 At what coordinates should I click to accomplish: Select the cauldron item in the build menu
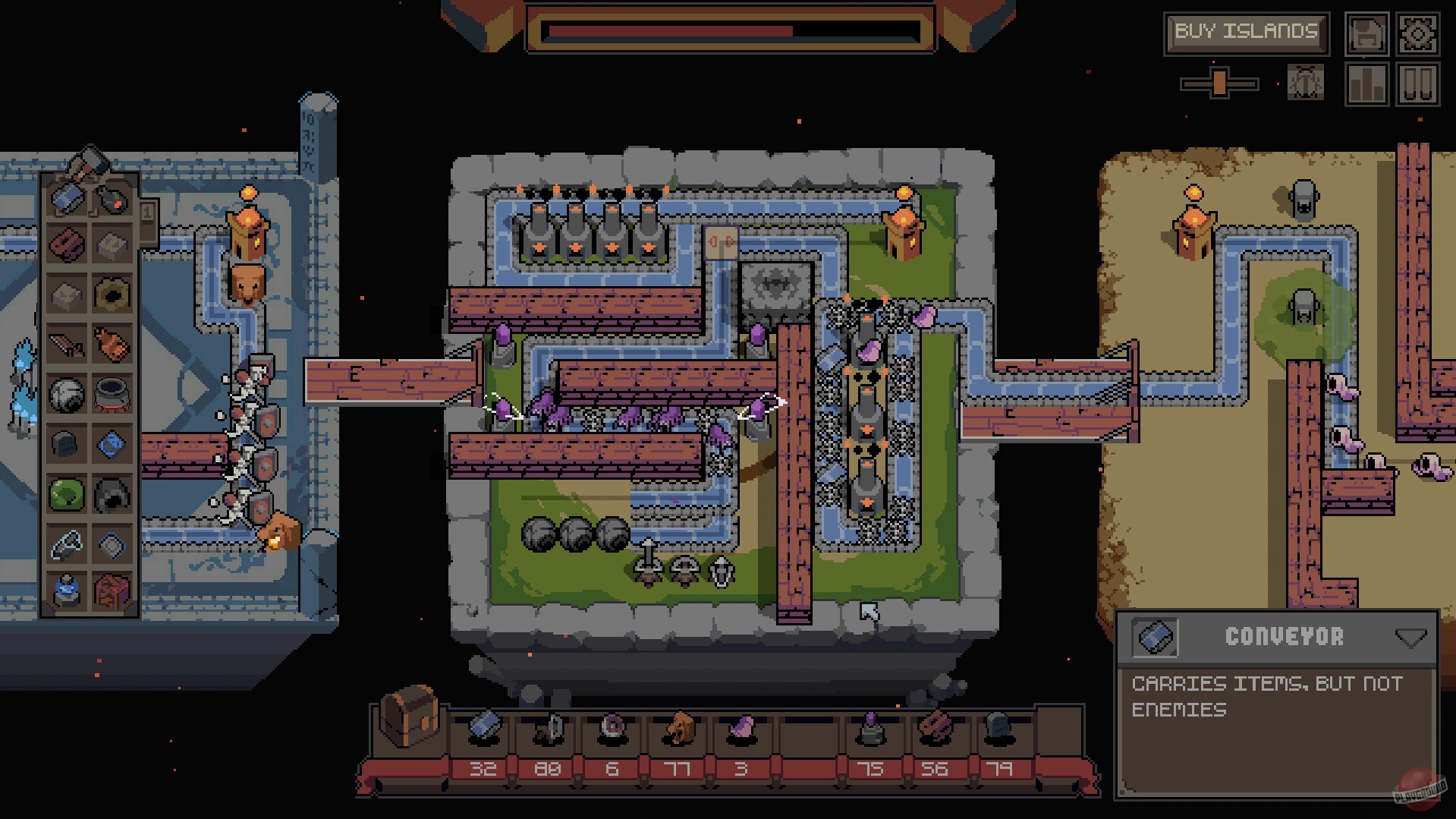click(110, 393)
